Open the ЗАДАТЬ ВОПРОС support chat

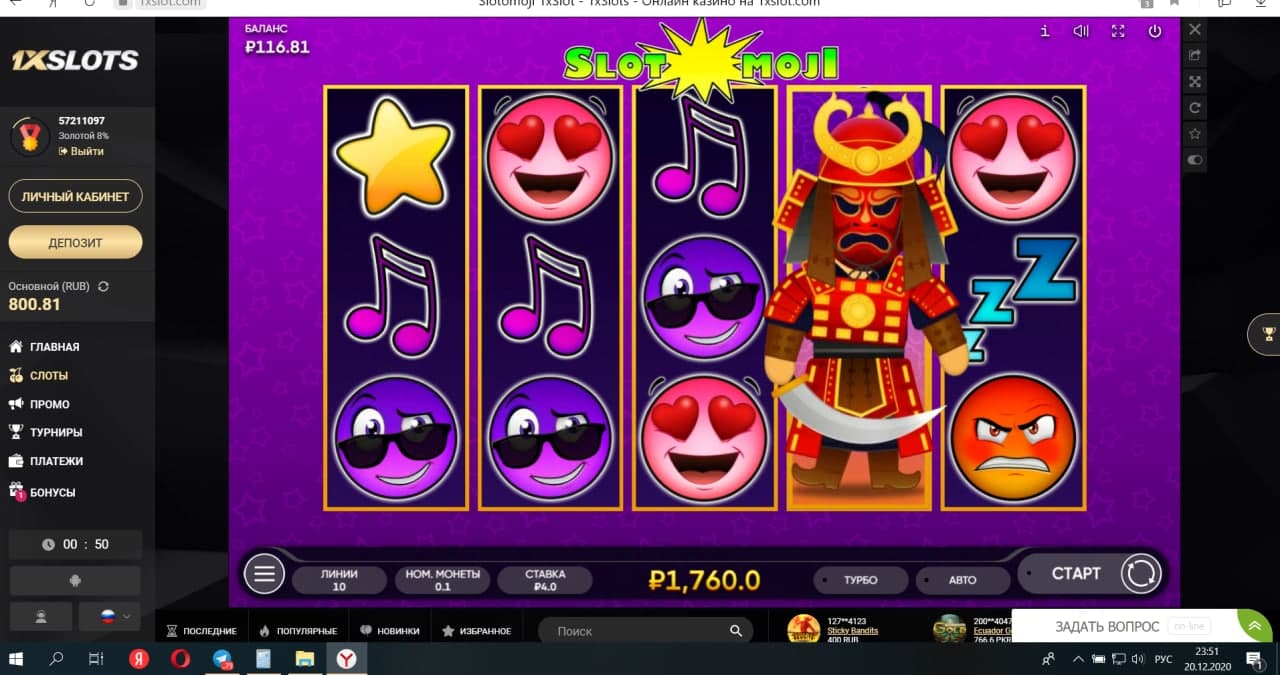1107,627
